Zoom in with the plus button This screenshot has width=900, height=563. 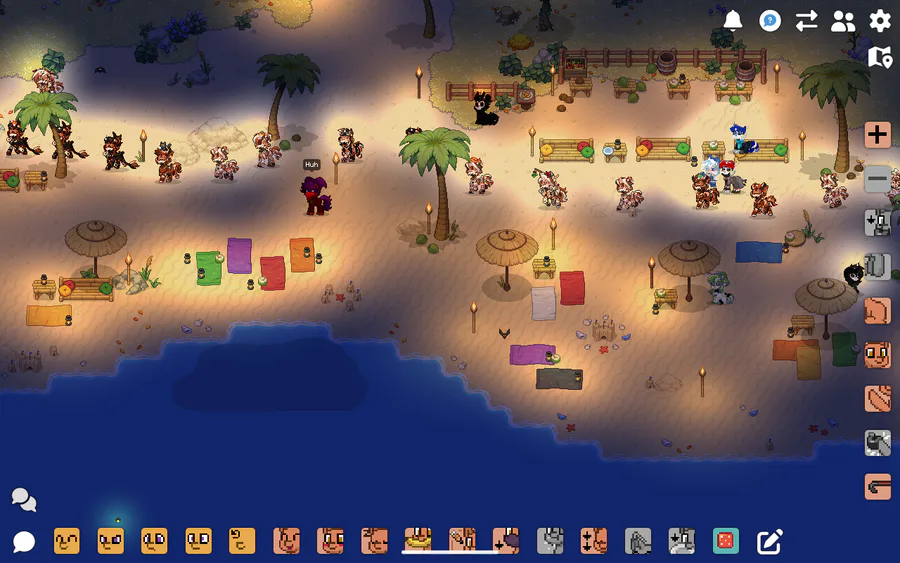[878, 135]
